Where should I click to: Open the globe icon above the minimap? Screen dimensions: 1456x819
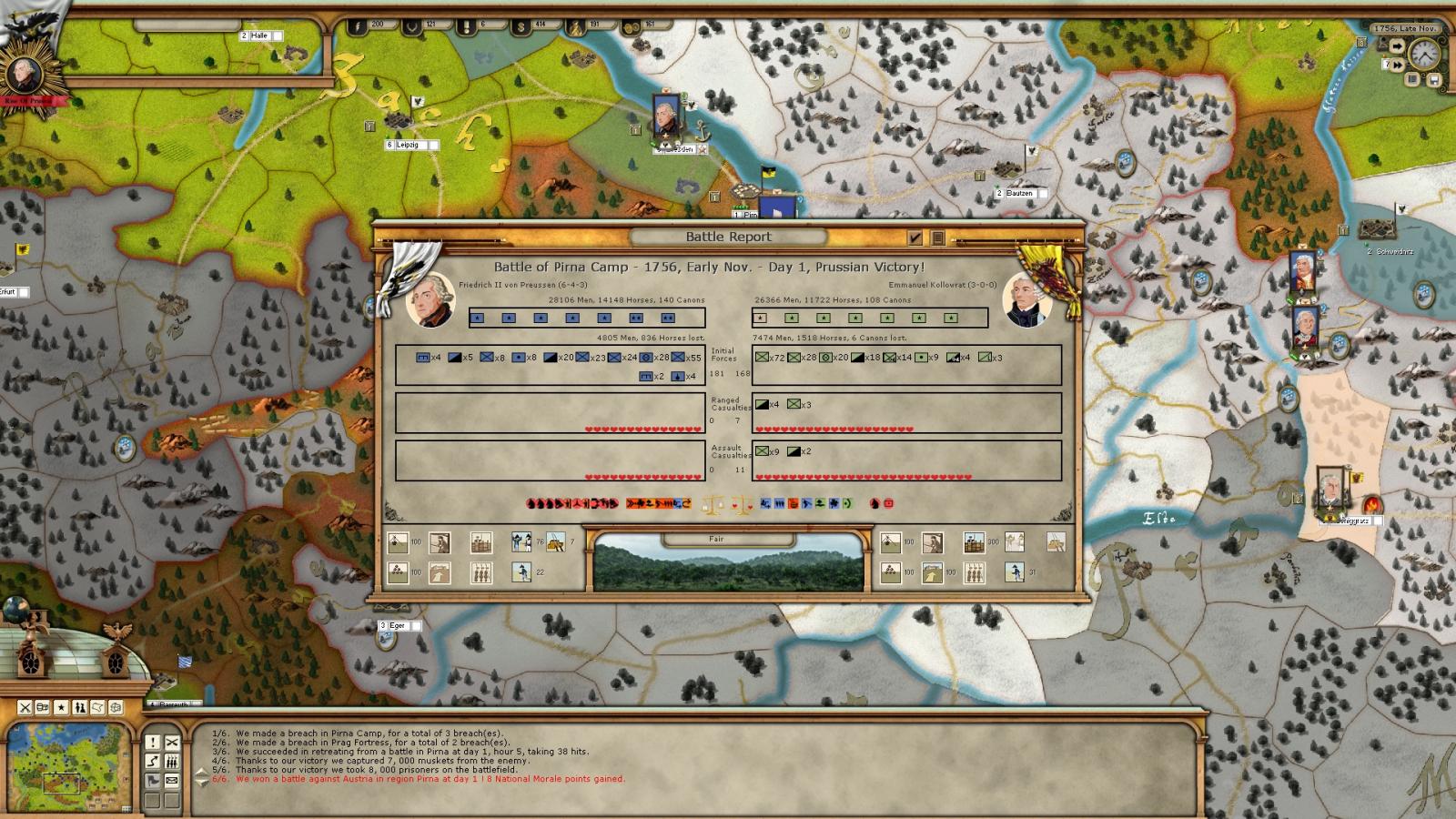(x=13, y=609)
